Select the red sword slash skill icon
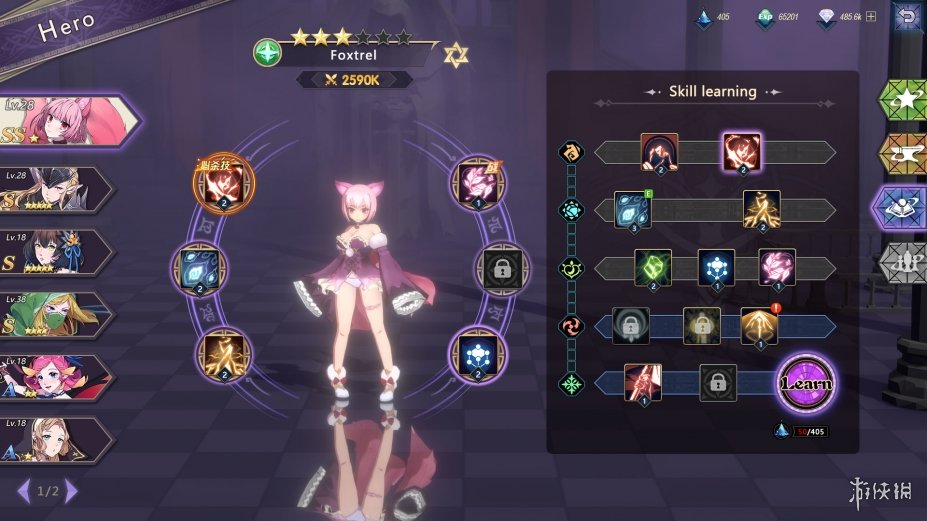927x521 pixels. pyautogui.click(x=643, y=382)
